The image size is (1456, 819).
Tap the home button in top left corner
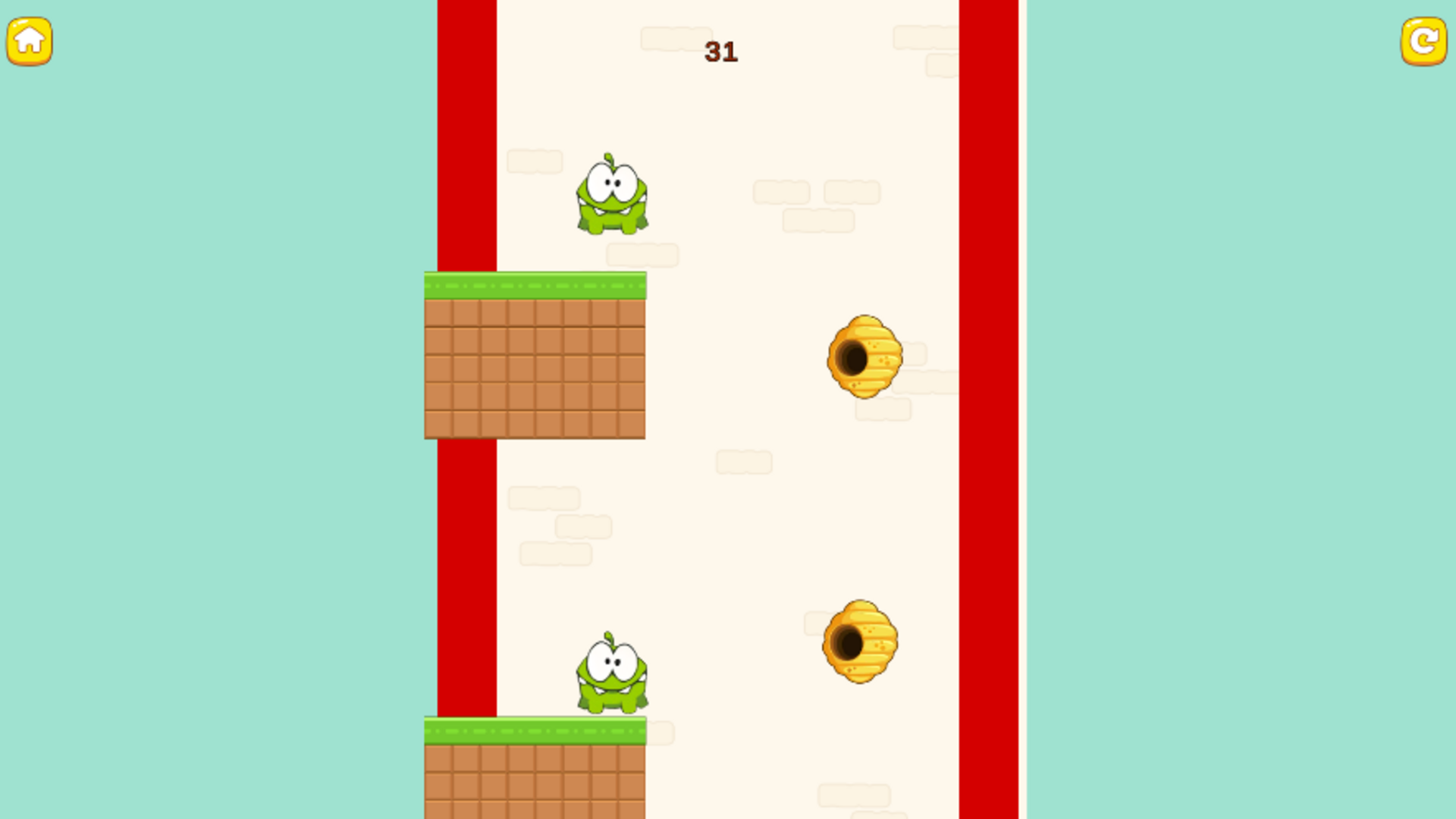point(29,42)
